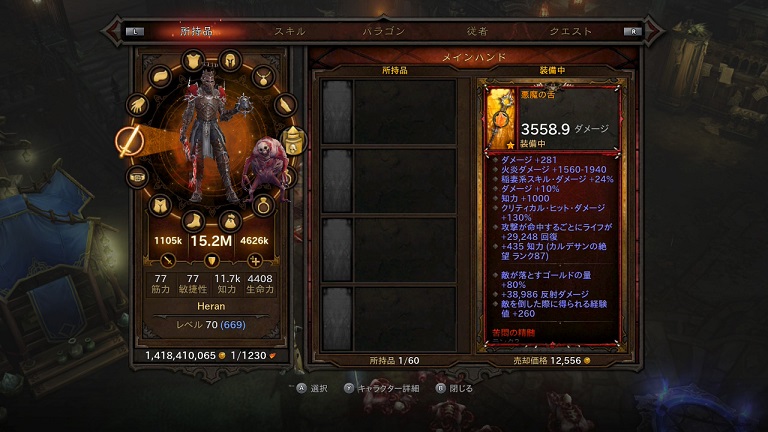The image size is (768, 432).
Task: Open the pants equipment slot
Action: 161,206
